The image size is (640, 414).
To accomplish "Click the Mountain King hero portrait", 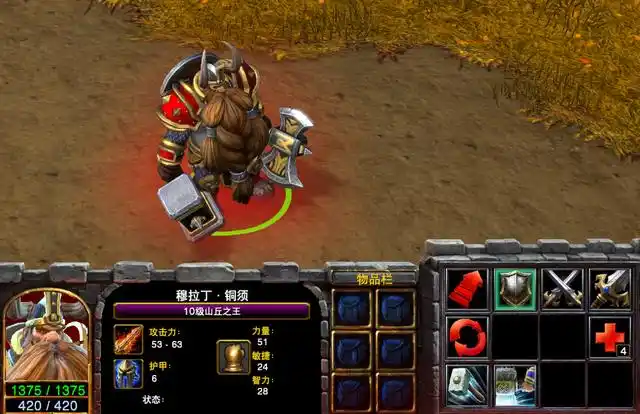I will (46, 336).
